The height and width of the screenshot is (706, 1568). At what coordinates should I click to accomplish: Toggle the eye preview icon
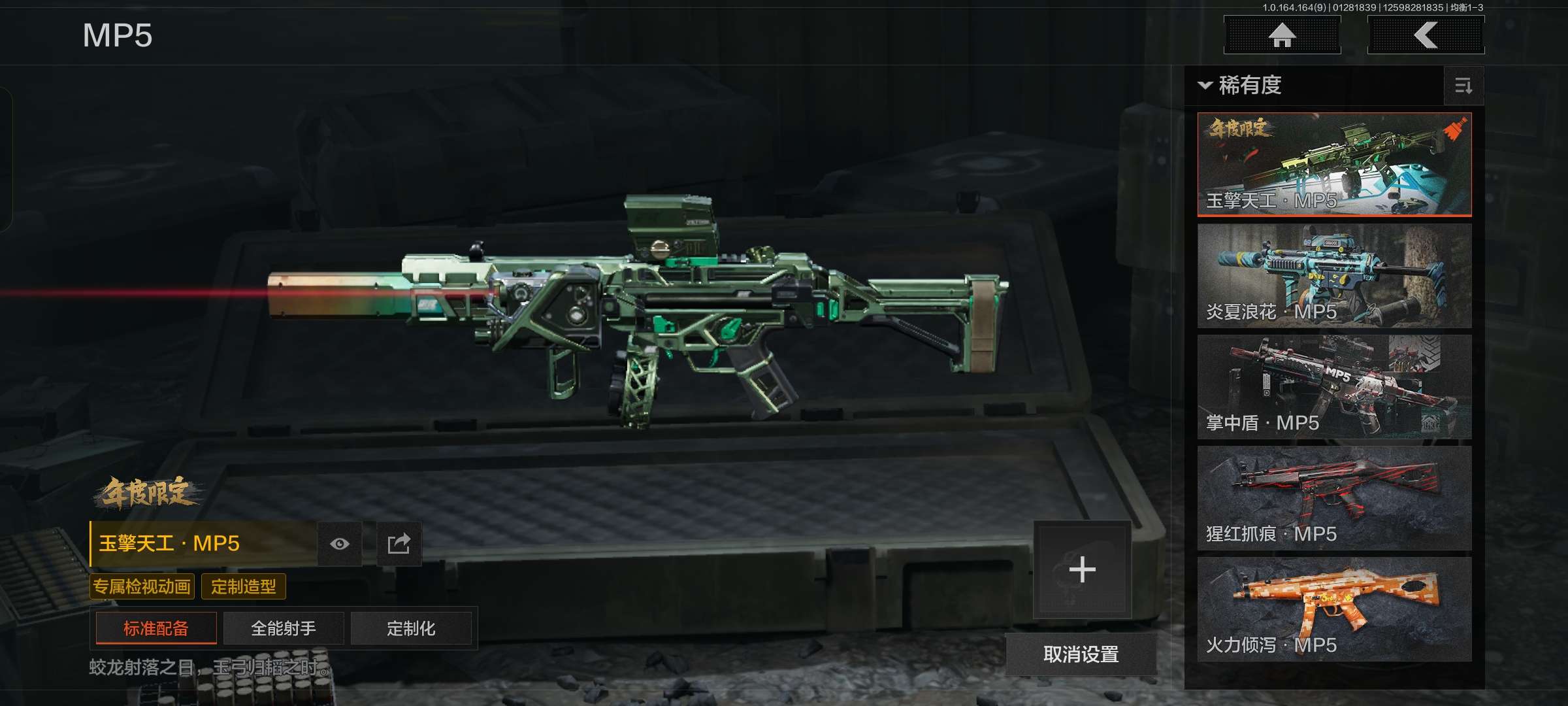[340, 544]
